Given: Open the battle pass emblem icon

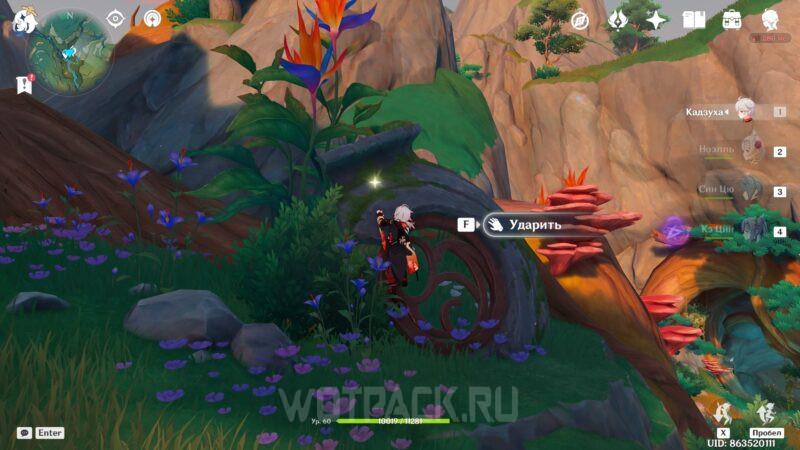Looking at the screenshot, I should pyautogui.click(x=618, y=20).
